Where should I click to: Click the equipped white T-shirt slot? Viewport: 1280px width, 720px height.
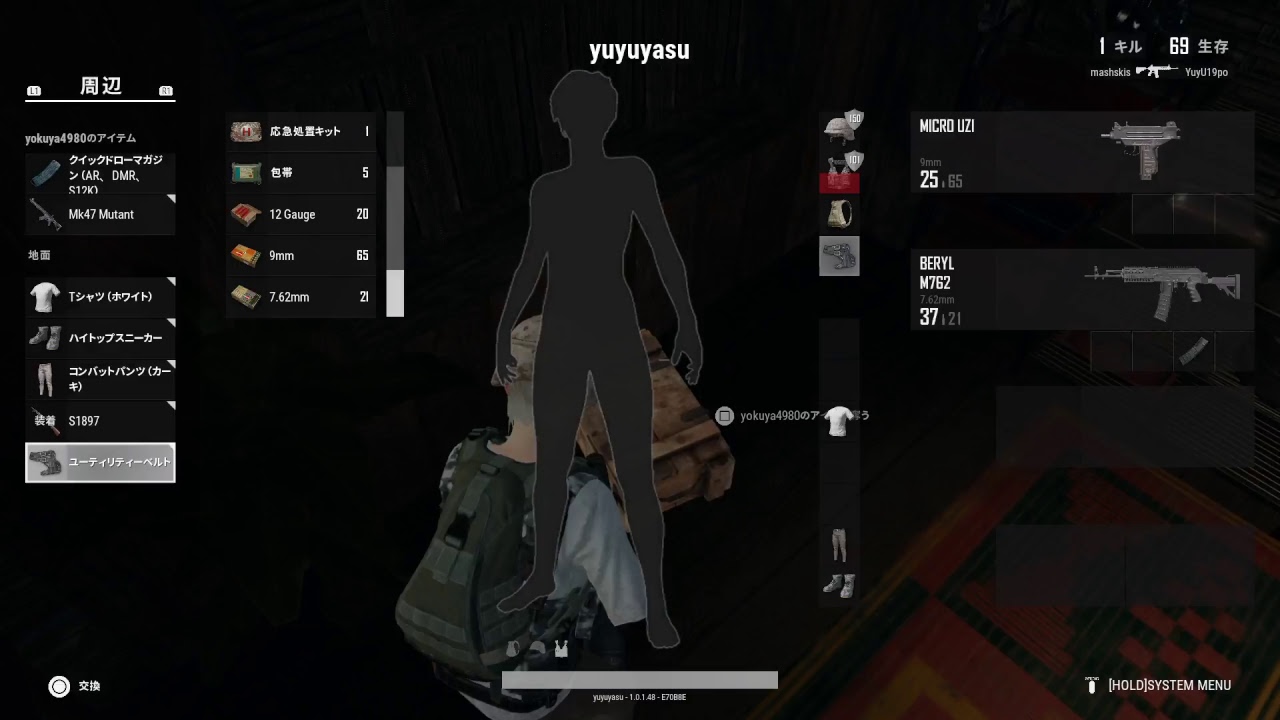click(x=839, y=421)
